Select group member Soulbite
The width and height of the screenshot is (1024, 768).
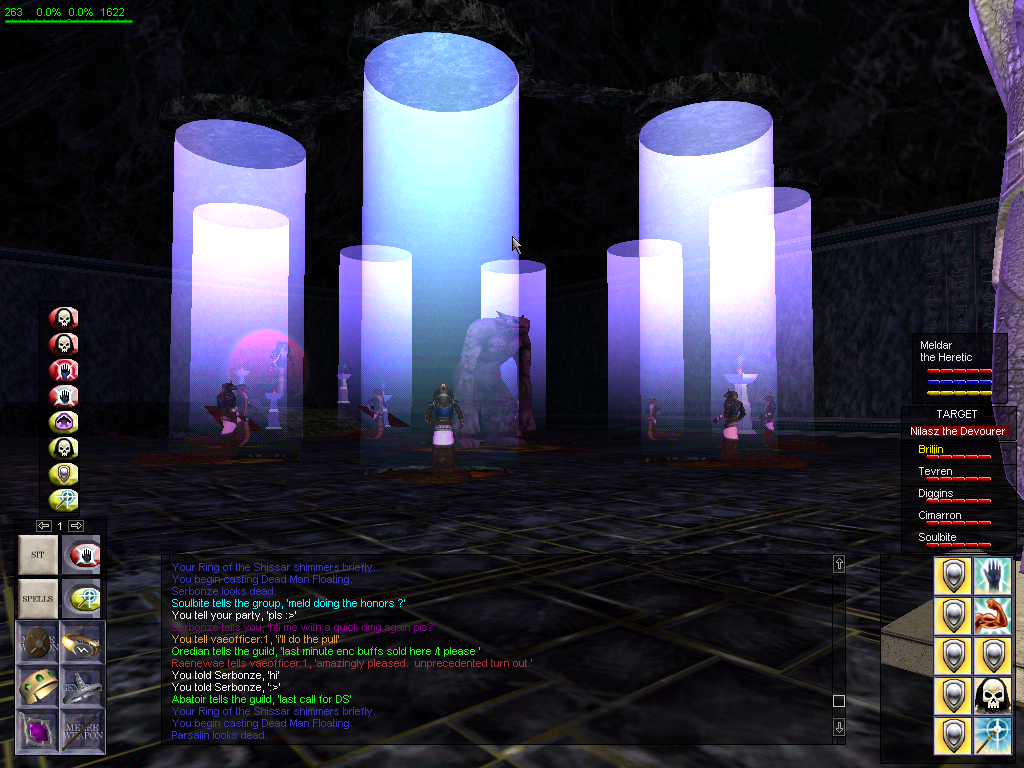point(937,538)
